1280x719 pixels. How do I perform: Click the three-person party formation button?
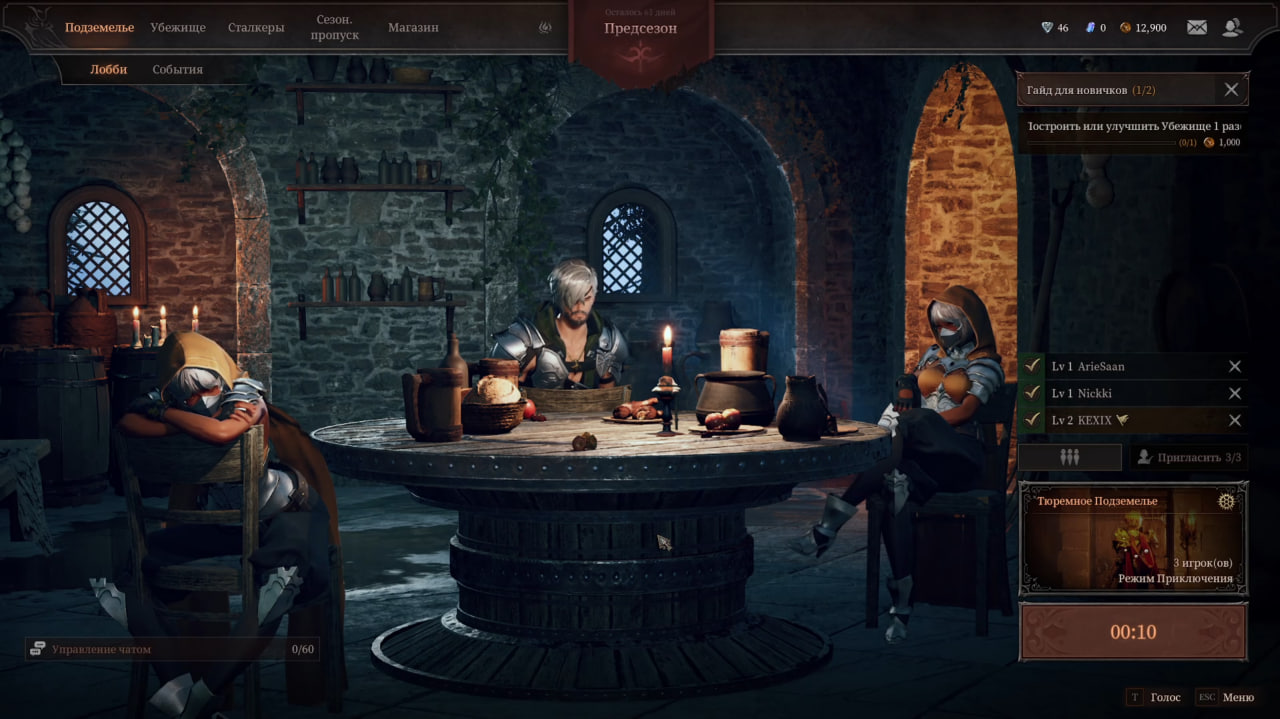[x=1070, y=457]
